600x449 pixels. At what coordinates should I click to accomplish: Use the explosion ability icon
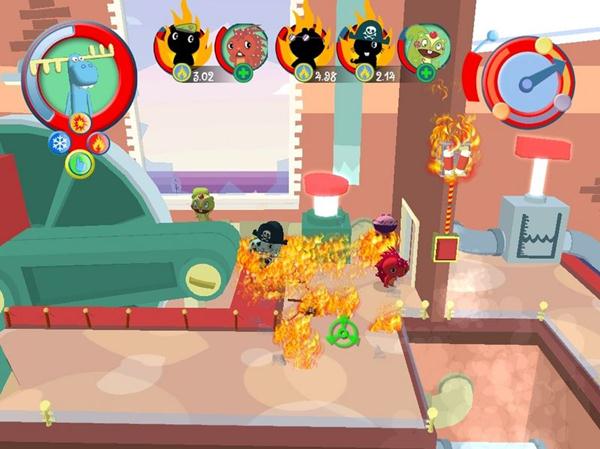[x=81, y=124]
